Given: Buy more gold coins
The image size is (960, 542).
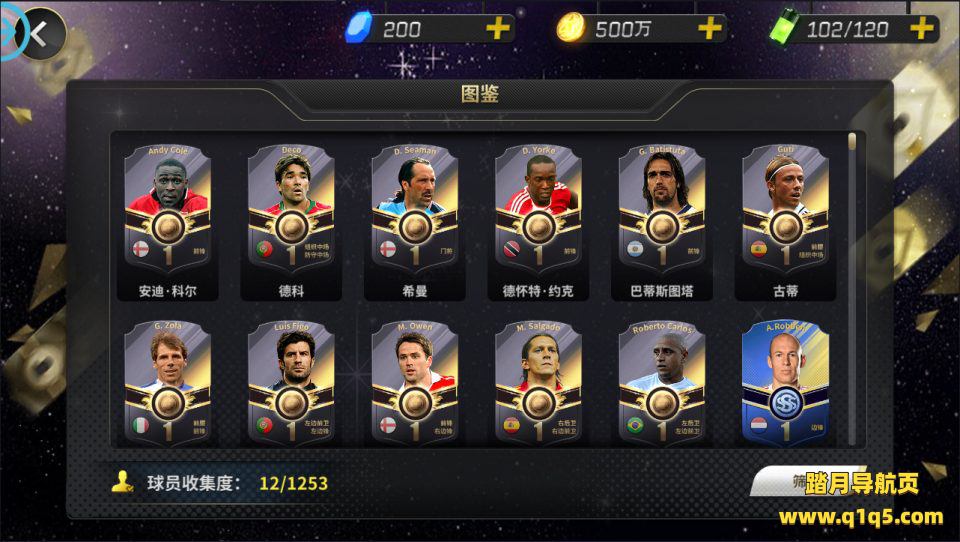Looking at the screenshot, I should pyautogui.click(x=710, y=29).
